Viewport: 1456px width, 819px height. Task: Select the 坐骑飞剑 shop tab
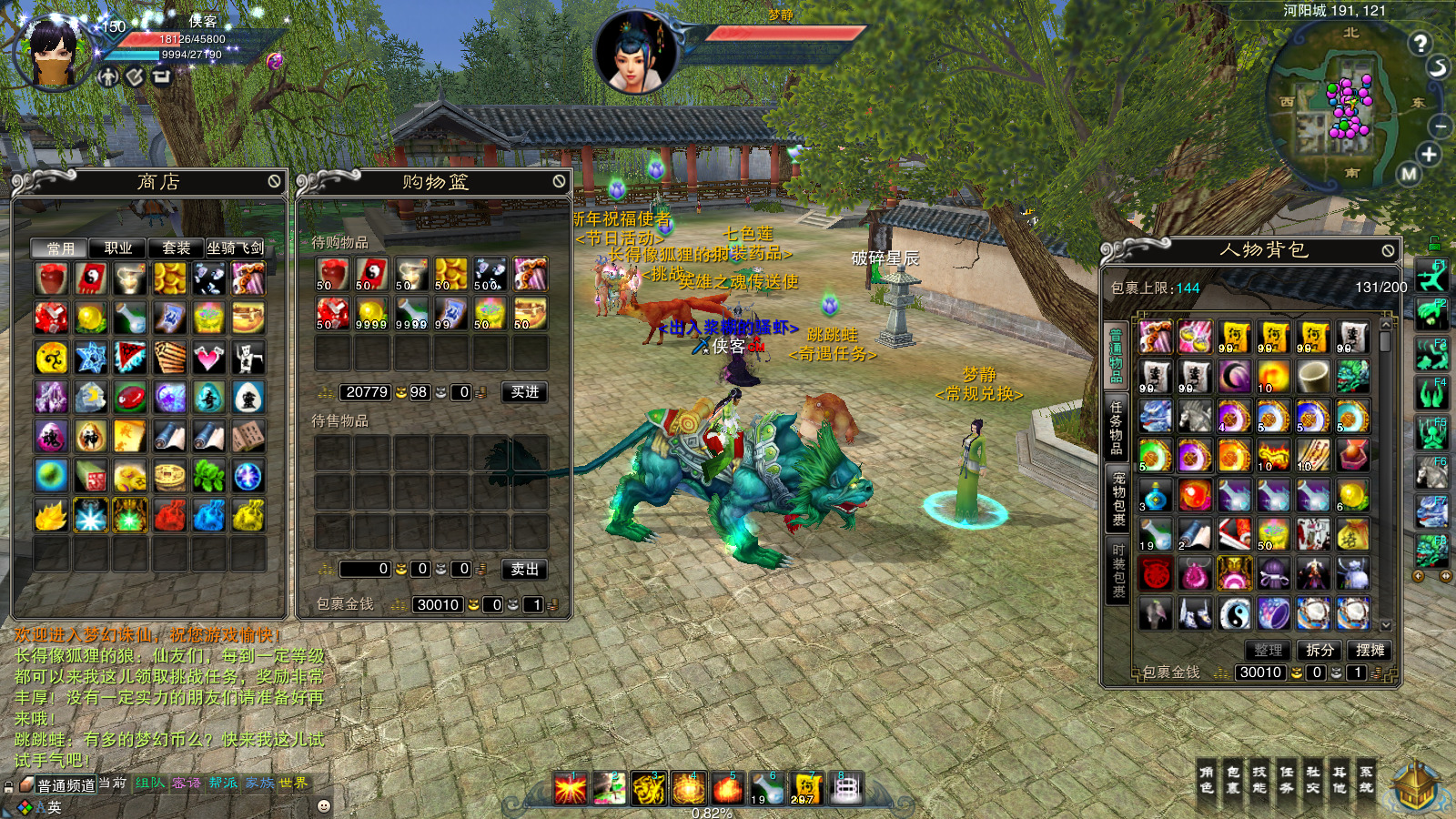pos(235,248)
